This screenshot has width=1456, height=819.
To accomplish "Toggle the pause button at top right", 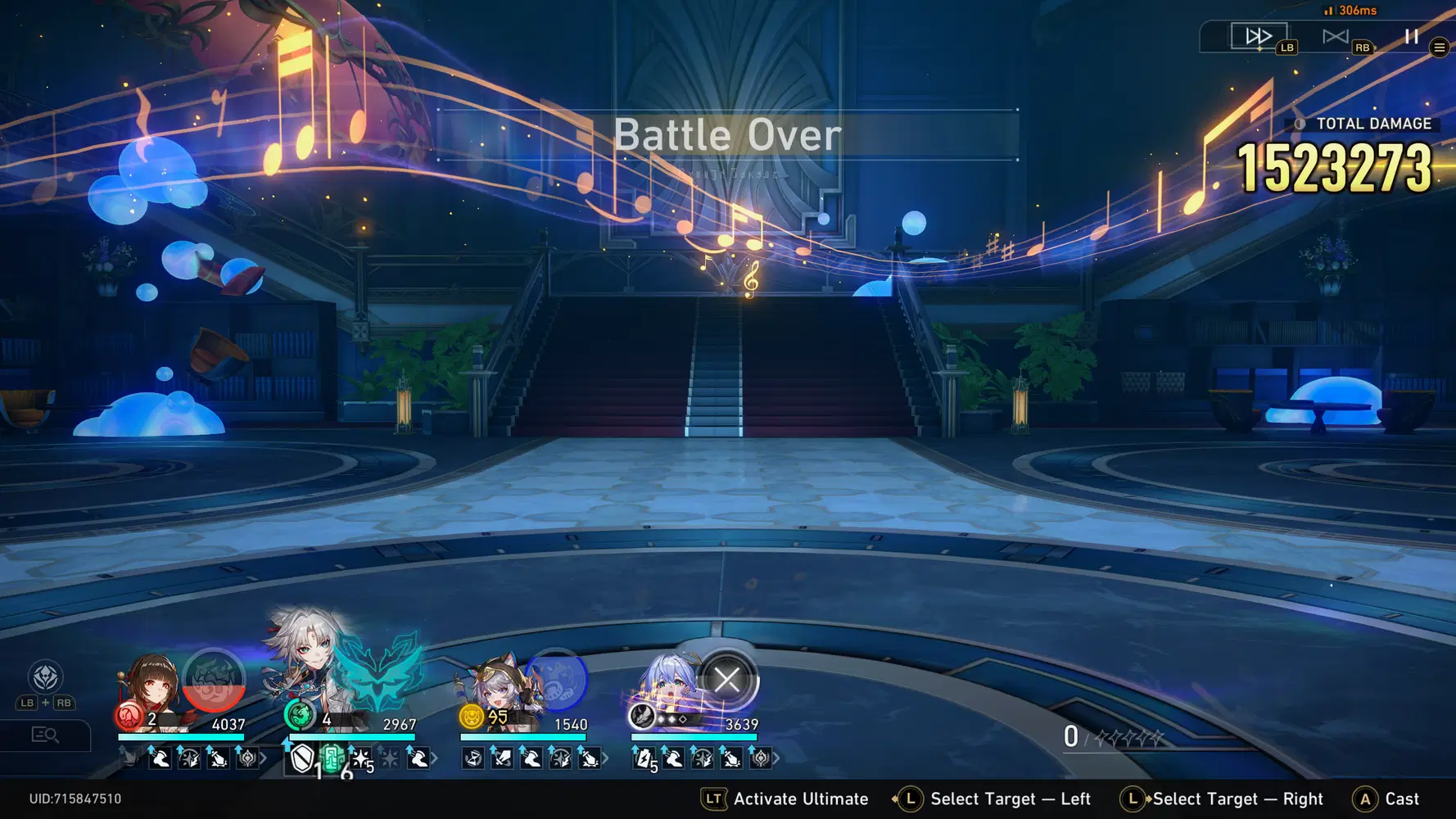I will (1410, 36).
